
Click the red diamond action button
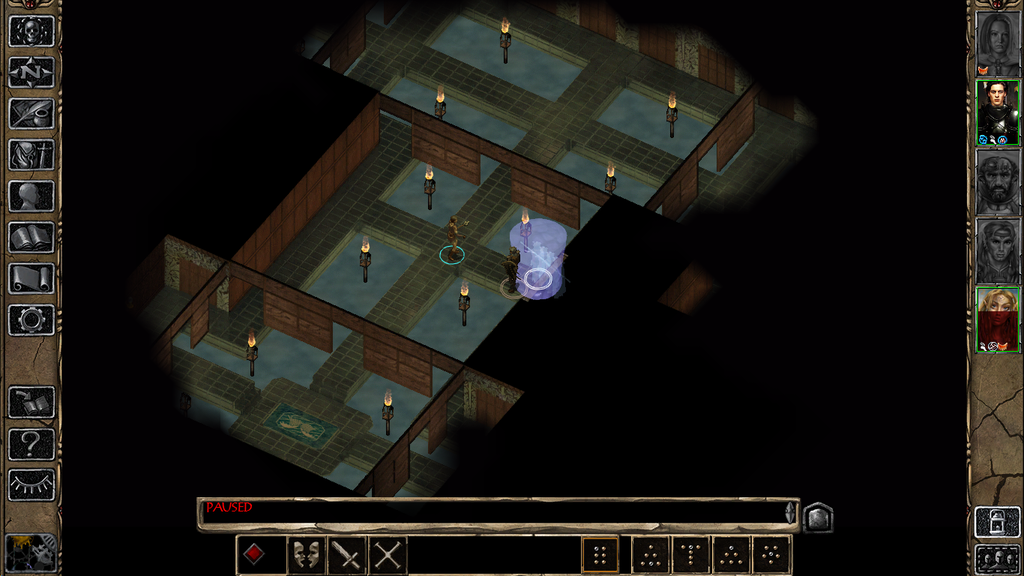click(x=255, y=553)
